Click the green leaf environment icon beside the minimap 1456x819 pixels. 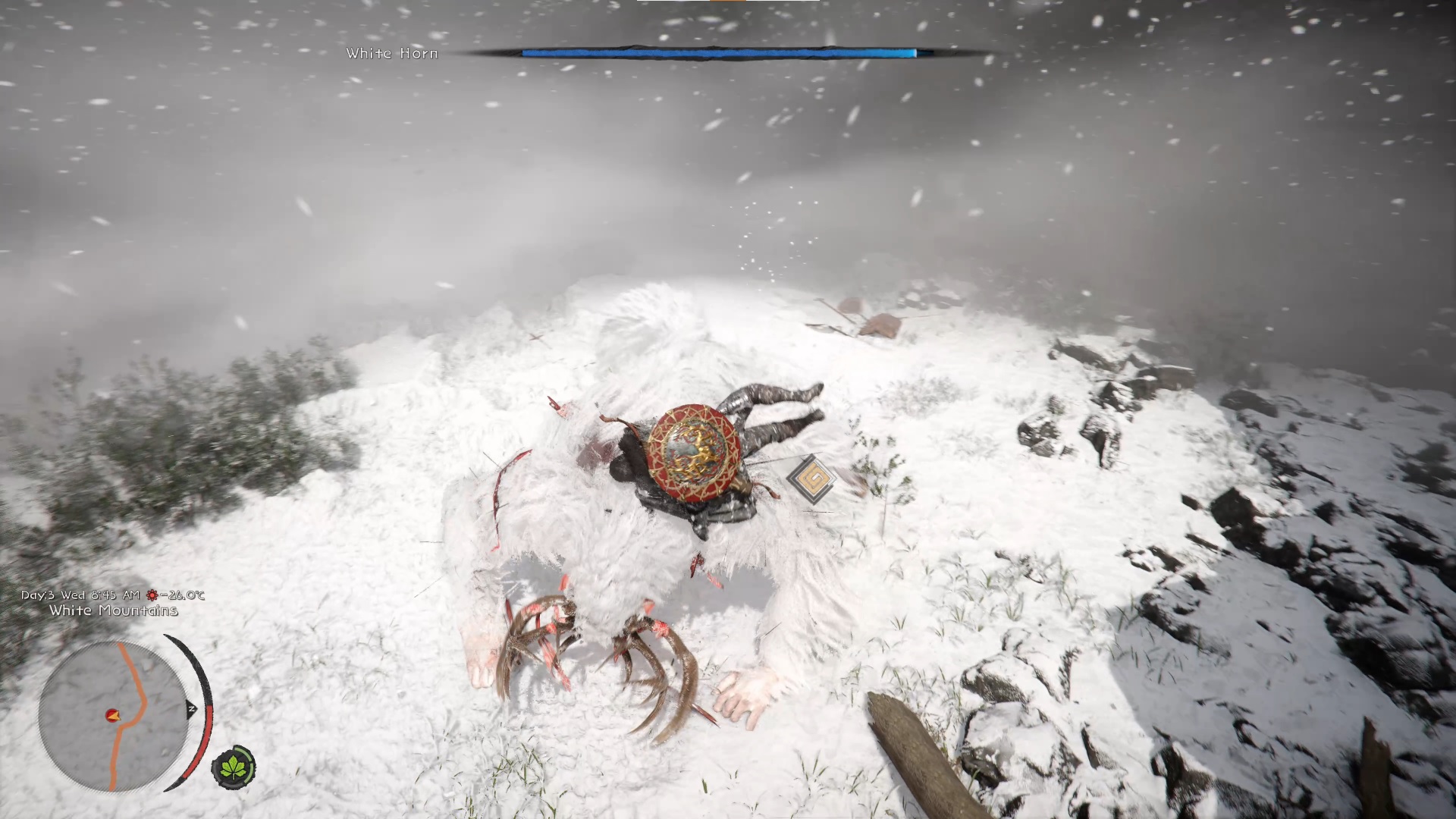pos(234,769)
